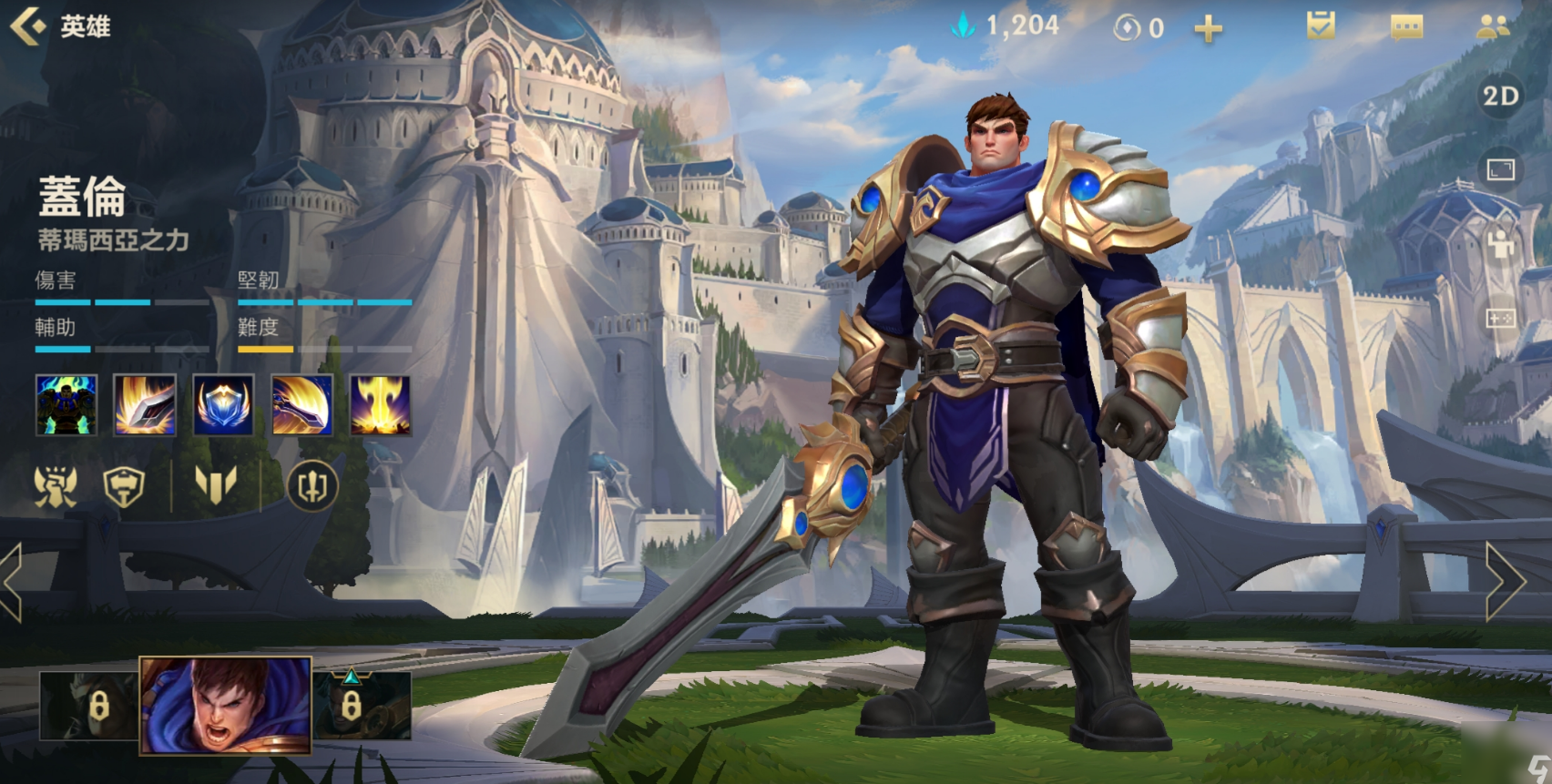Screen dimensions: 1552x784
Task: Open the chat speech bubble
Action: [x=1406, y=27]
